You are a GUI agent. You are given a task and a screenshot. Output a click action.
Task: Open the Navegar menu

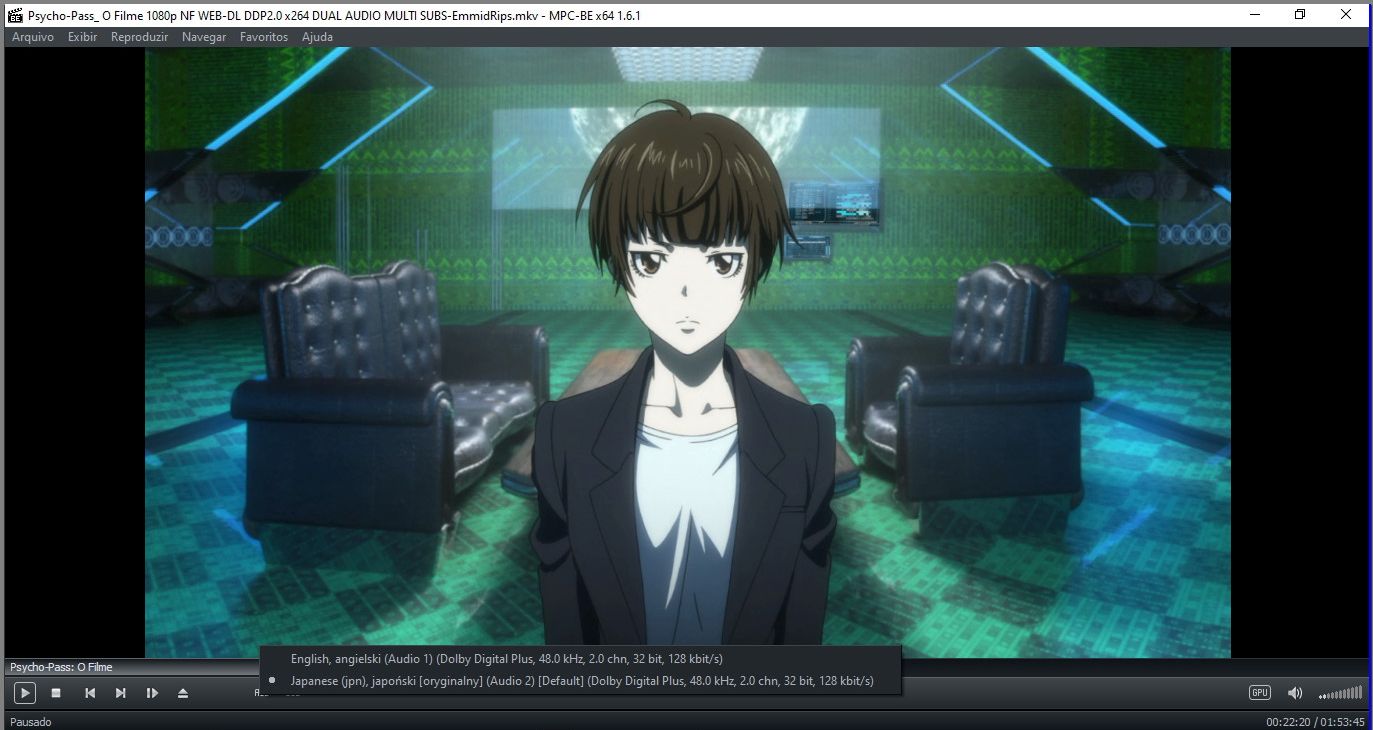pos(204,37)
